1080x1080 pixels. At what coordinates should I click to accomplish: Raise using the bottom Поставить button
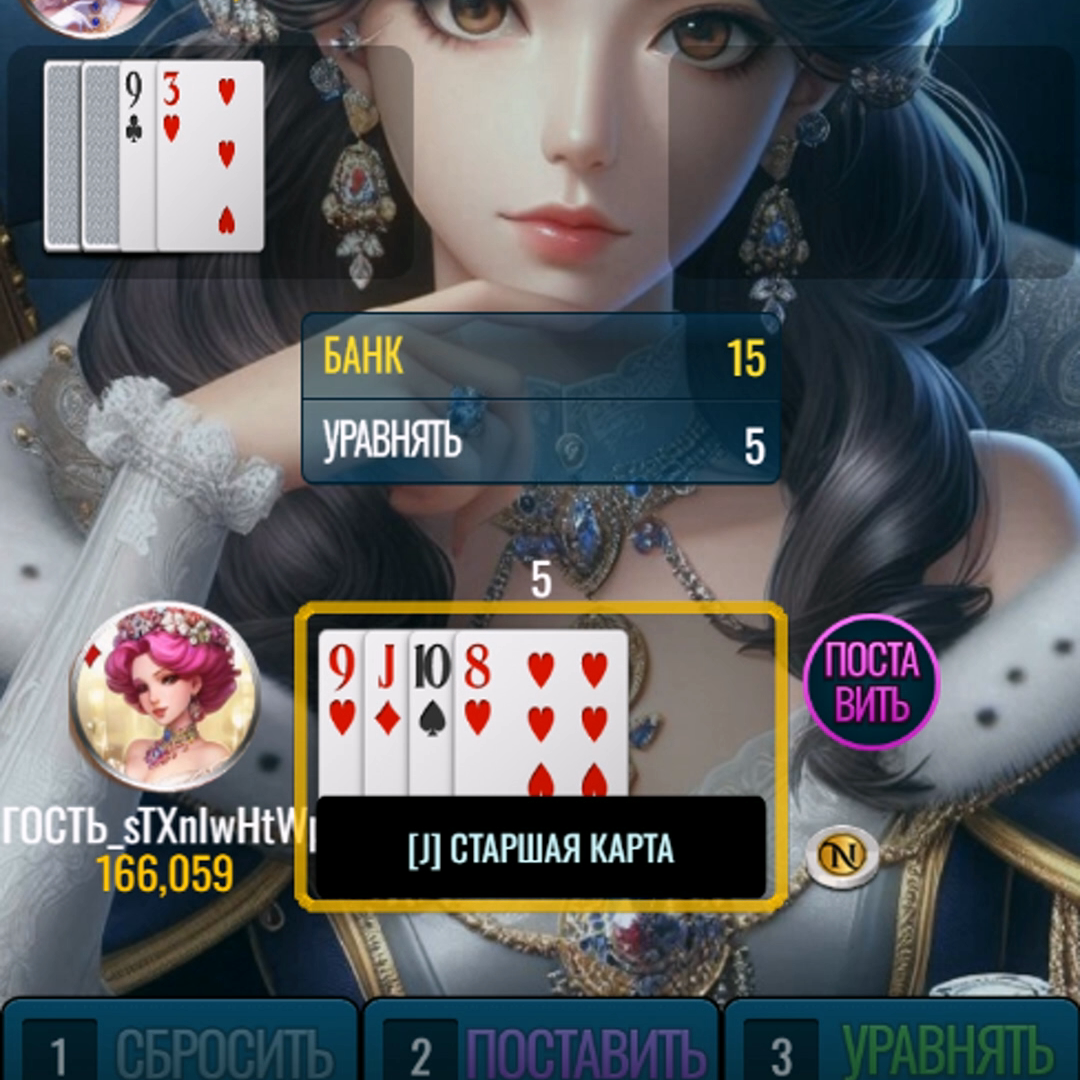click(x=541, y=1045)
